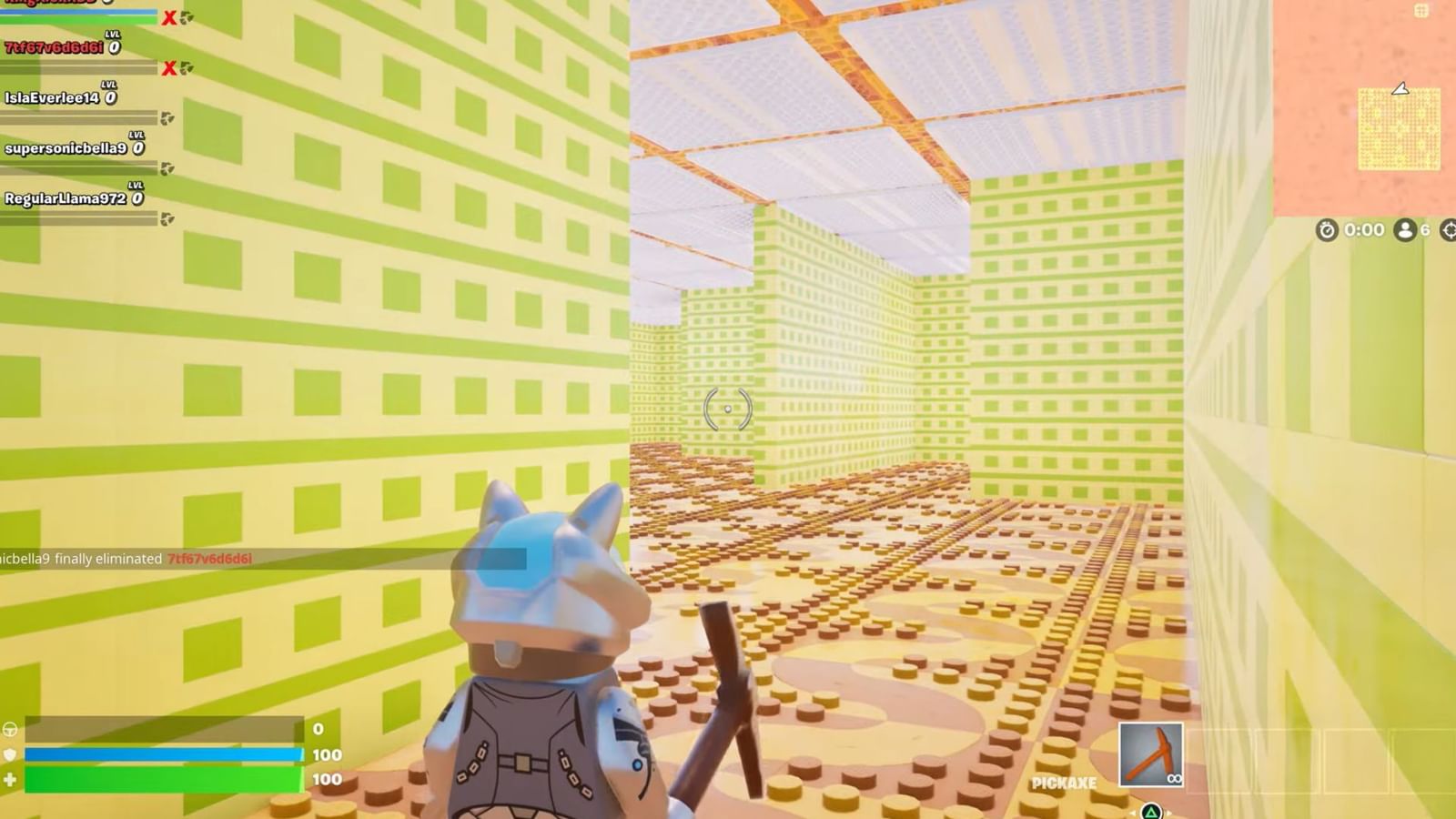Click the right arrow beside the triangle button prompt

coord(1168,811)
